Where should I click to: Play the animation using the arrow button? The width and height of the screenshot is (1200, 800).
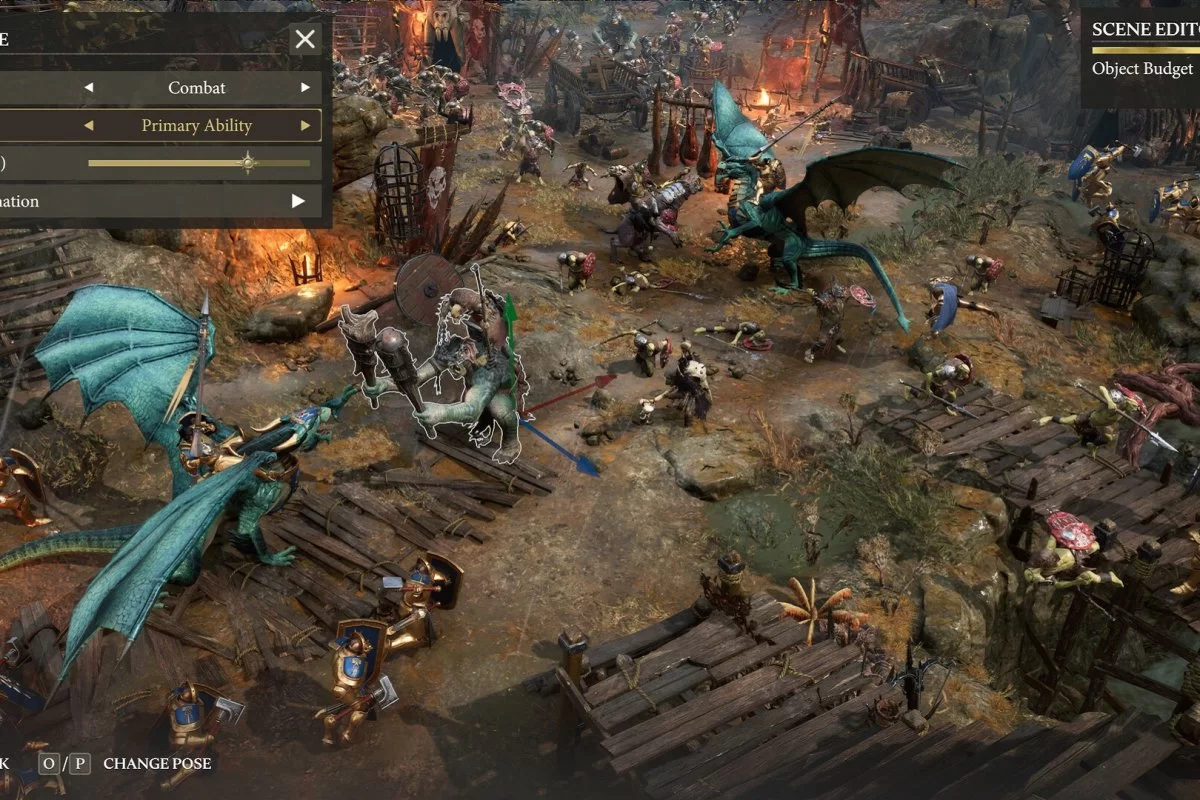click(298, 201)
